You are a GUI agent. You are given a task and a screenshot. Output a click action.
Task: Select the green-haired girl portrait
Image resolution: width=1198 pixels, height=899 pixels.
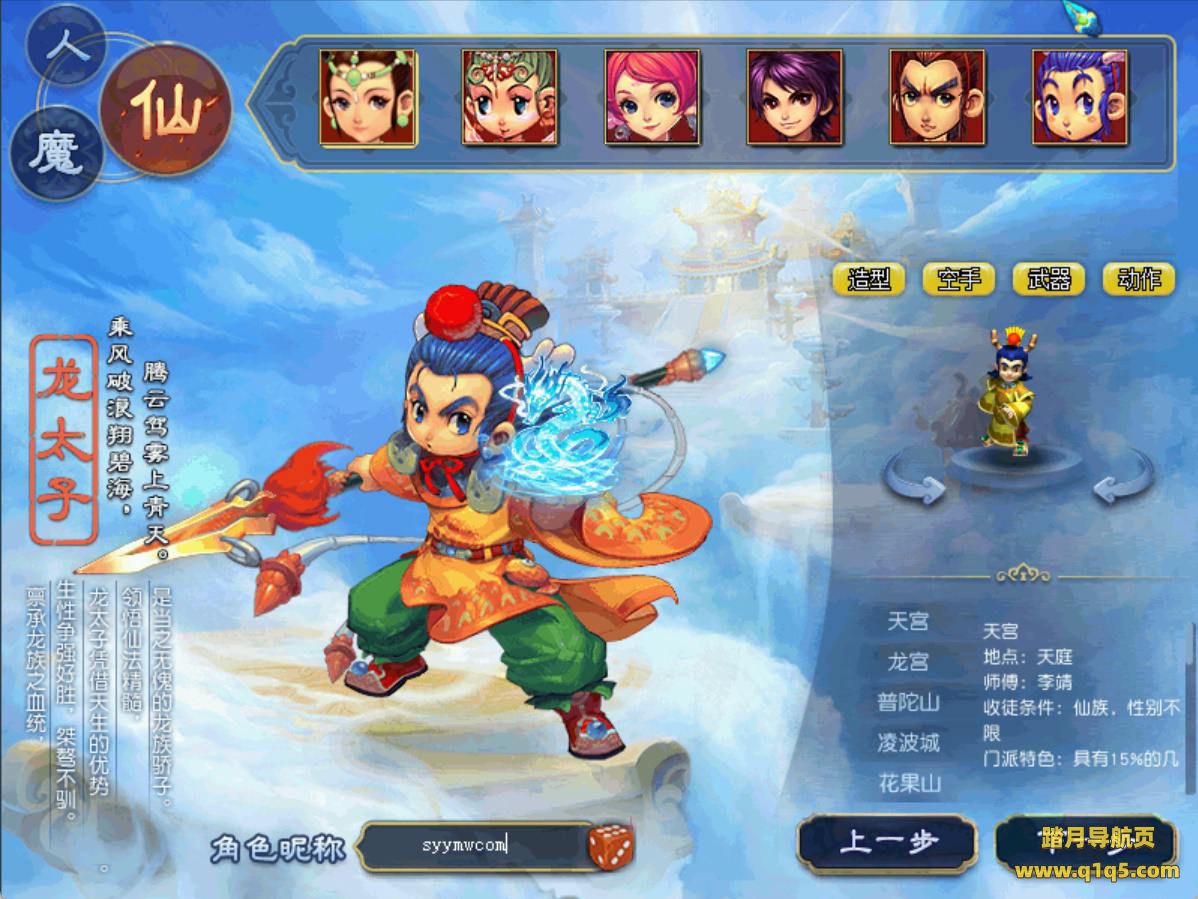click(x=509, y=97)
